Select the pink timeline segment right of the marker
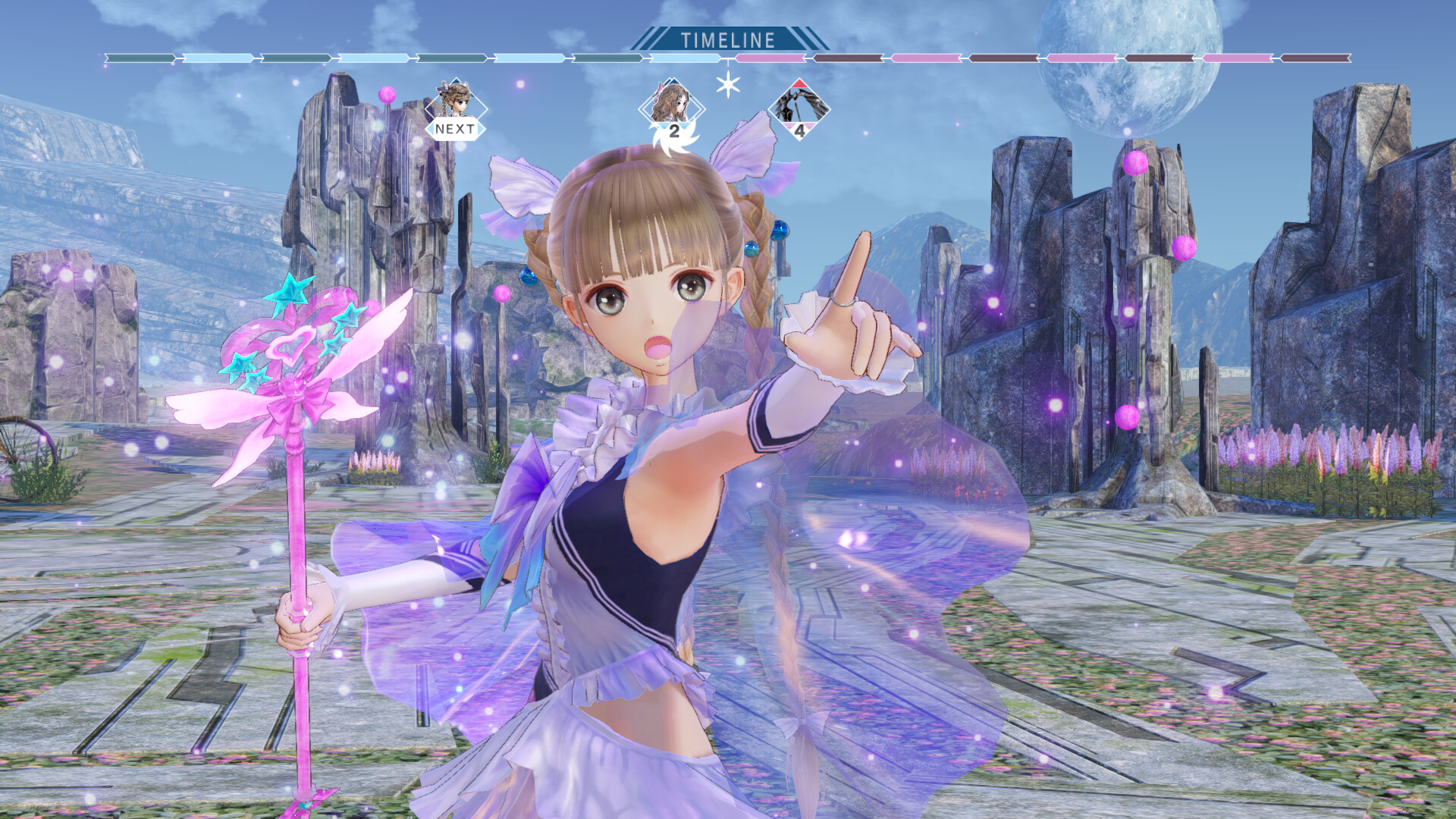 pos(770,58)
